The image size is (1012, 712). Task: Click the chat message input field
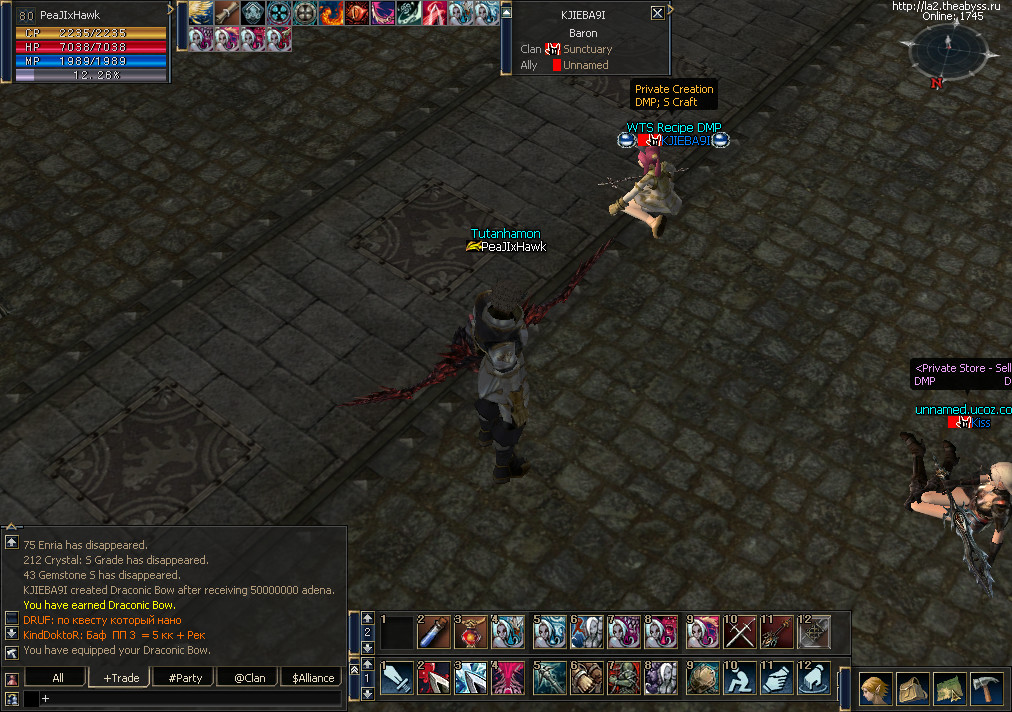pyautogui.click(x=190, y=698)
